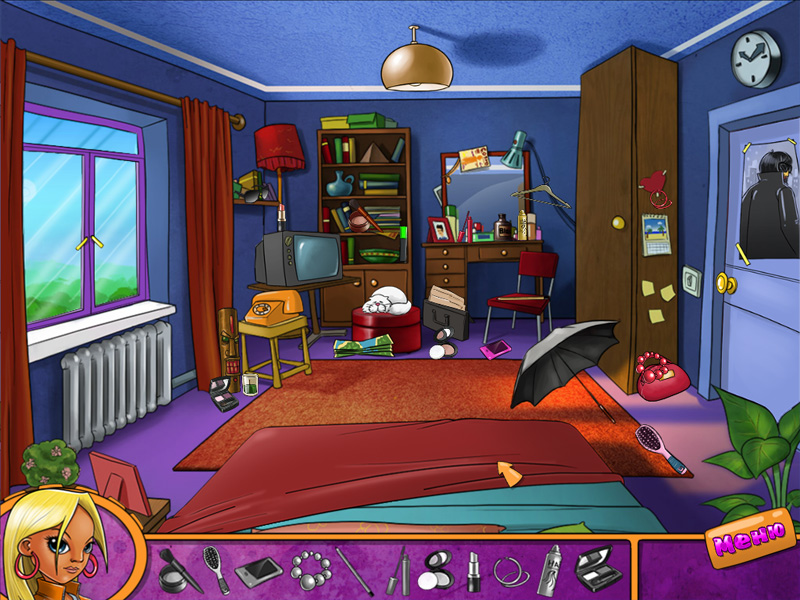
Task: Select the hoop earrings item icon
Action: coord(511,572)
